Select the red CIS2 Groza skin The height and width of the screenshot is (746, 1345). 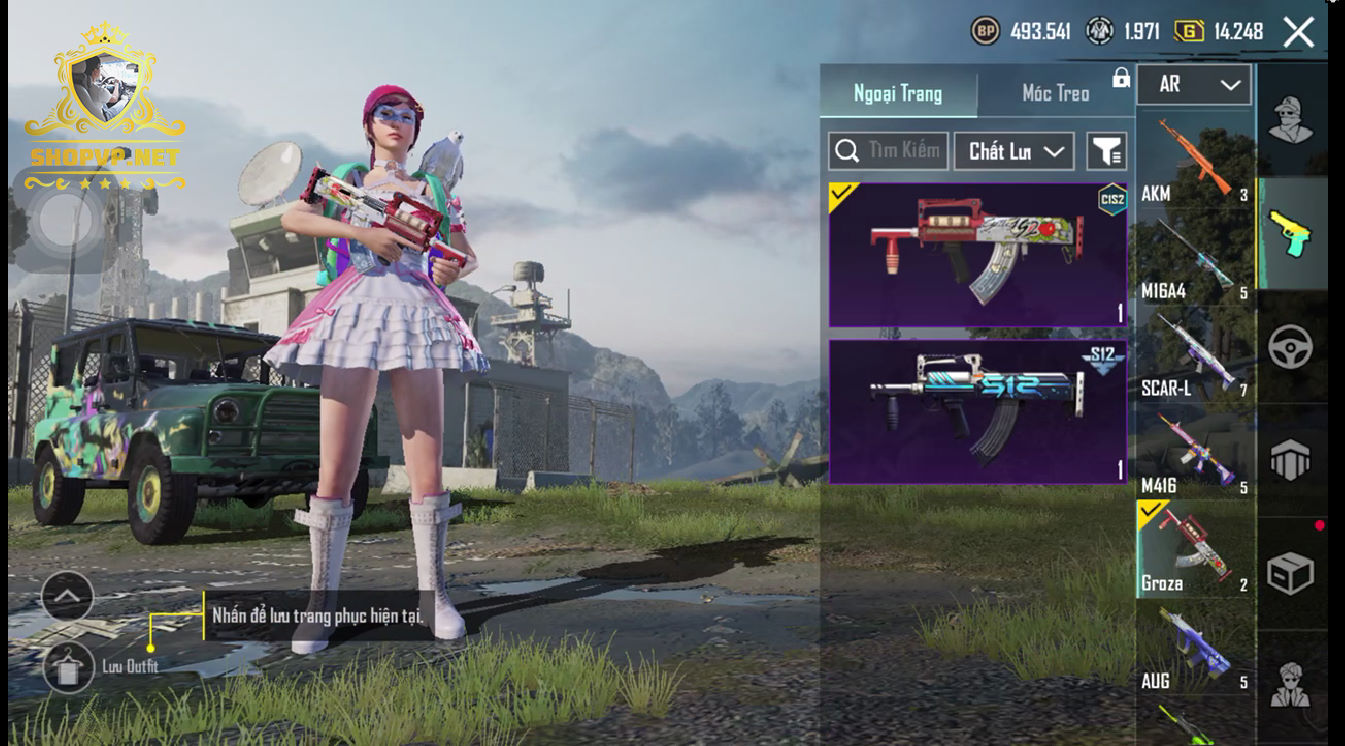click(x=977, y=254)
